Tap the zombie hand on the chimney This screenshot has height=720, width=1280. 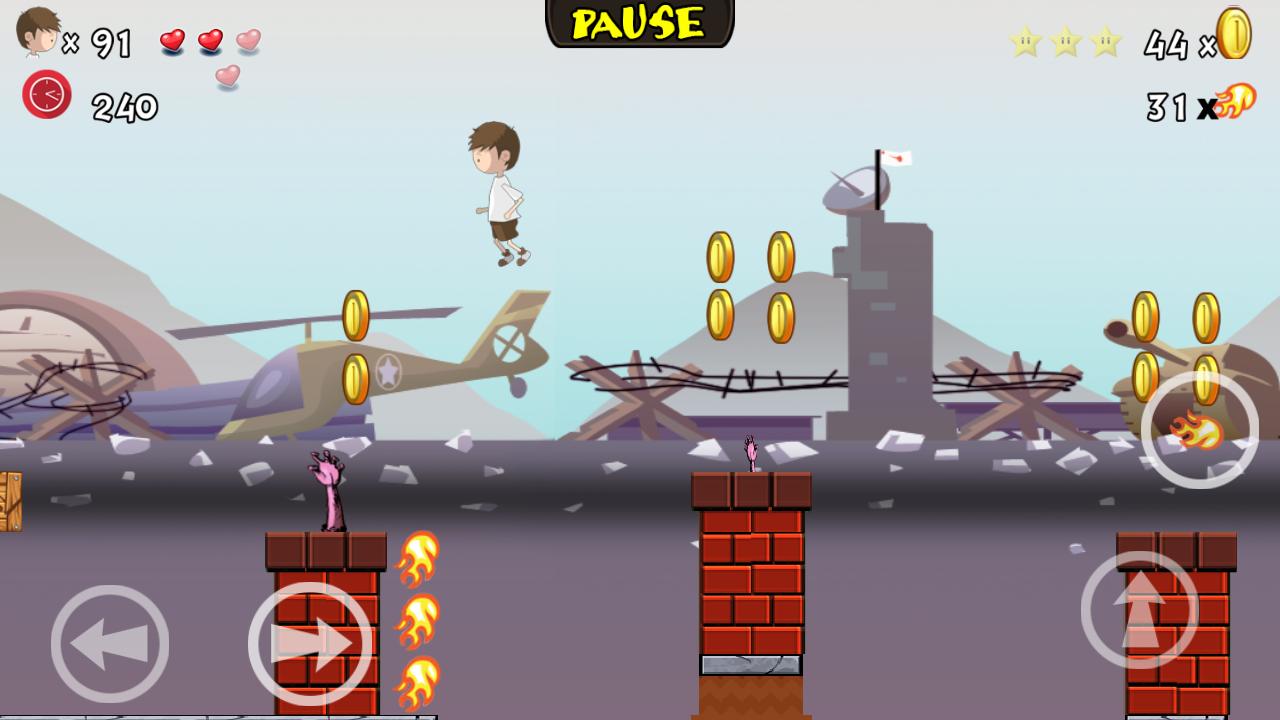click(327, 486)
